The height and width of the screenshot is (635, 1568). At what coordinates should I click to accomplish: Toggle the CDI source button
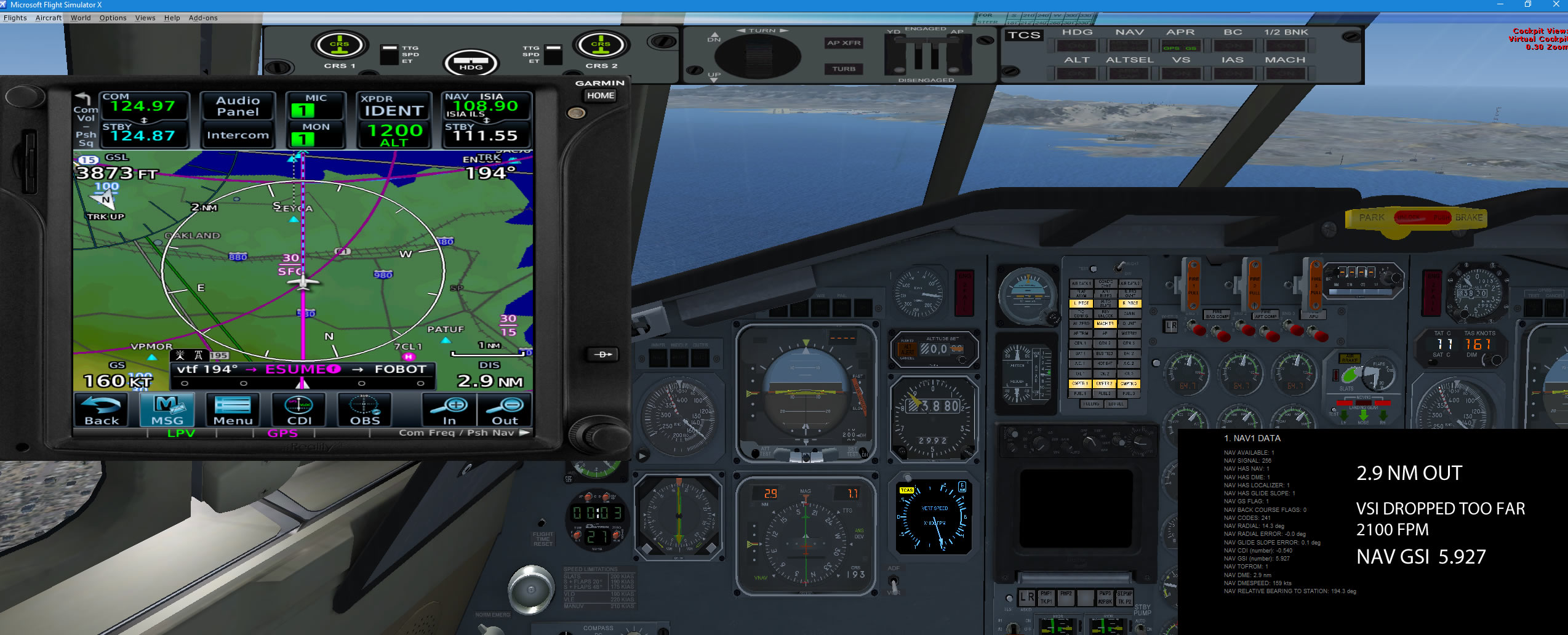[x=299, y=410]
